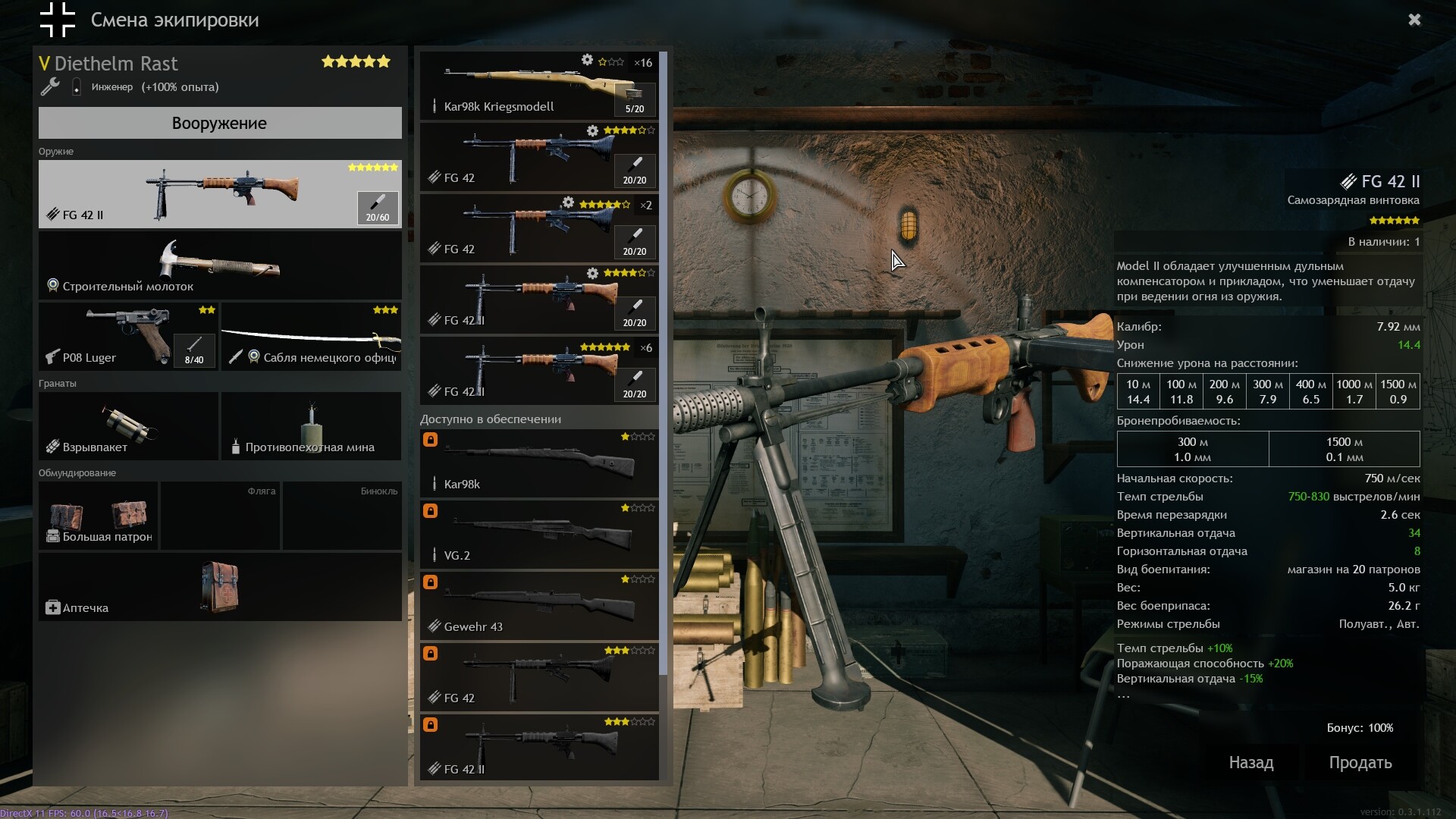1456x819 pixels.
Task: Select the locked Kar98k supply item
Action: point(538,463)
